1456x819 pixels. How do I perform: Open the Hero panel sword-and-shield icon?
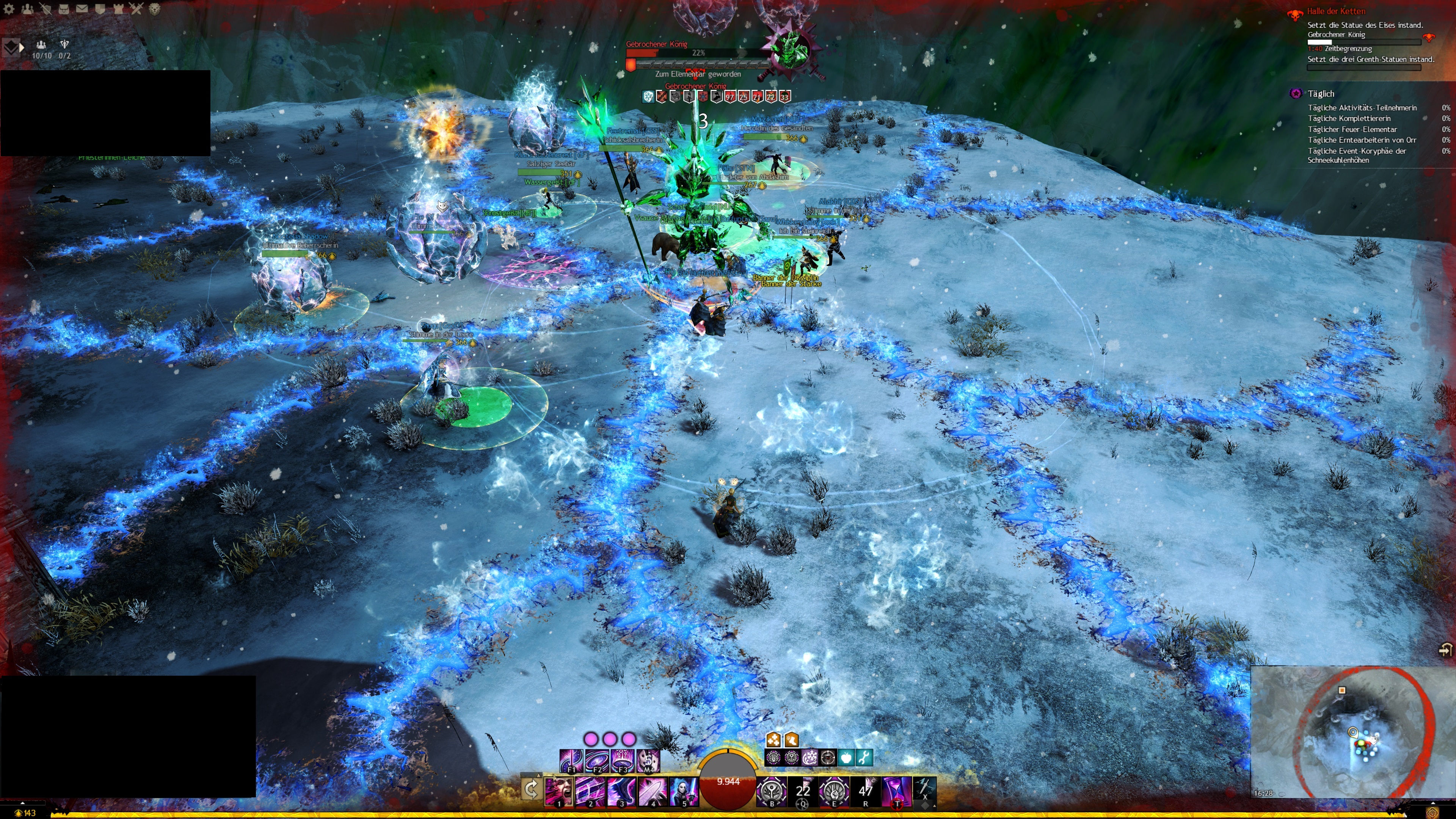pyautogui.click(x=45, y=8)
